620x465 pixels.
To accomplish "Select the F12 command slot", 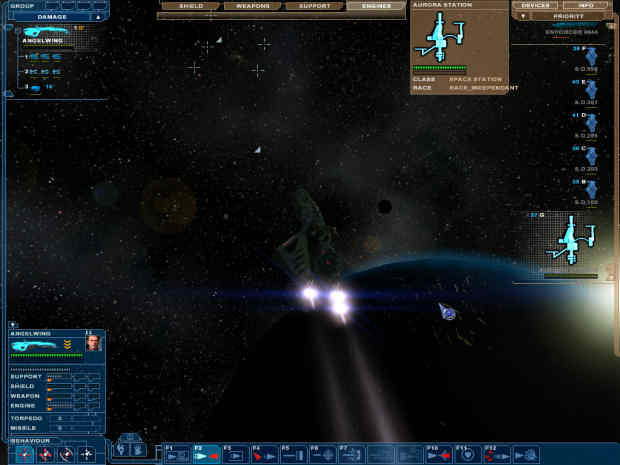I will (496, 455).
